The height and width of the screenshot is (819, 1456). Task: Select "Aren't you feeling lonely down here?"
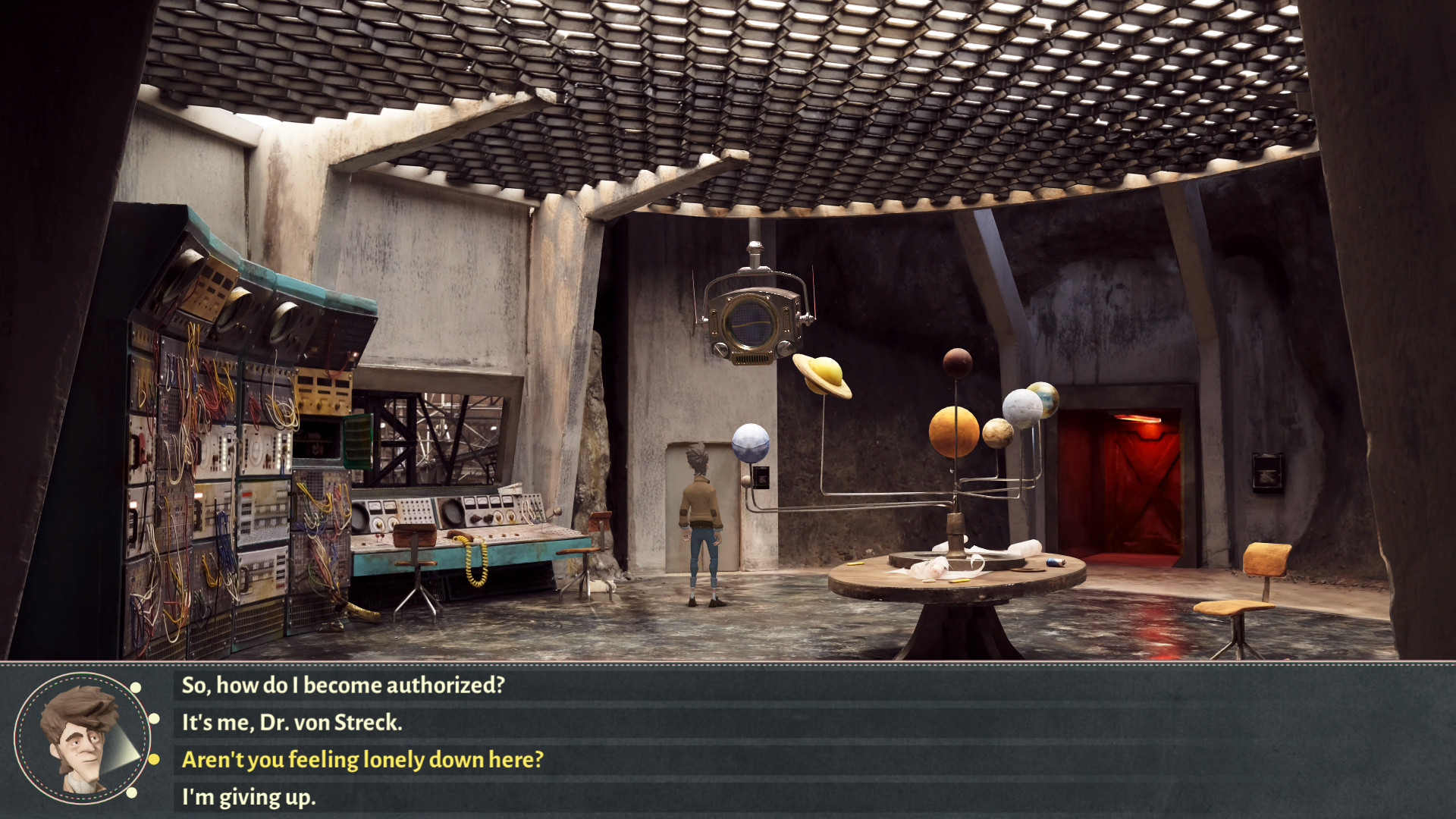tap(362, 760)
